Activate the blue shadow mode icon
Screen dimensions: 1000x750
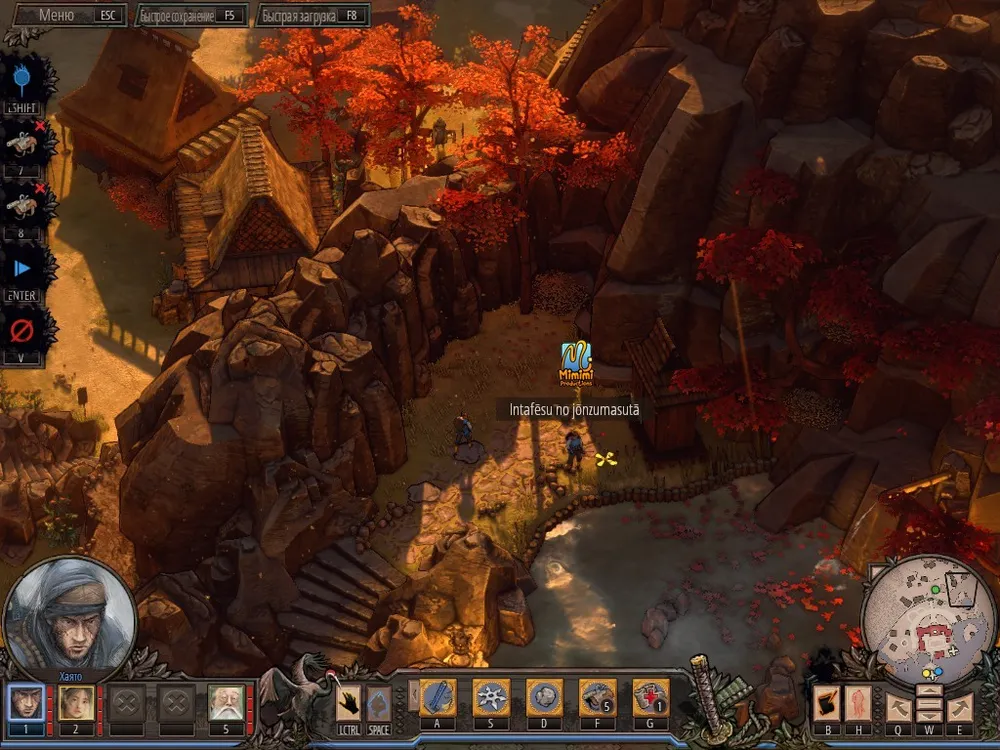tap(23, 82)
